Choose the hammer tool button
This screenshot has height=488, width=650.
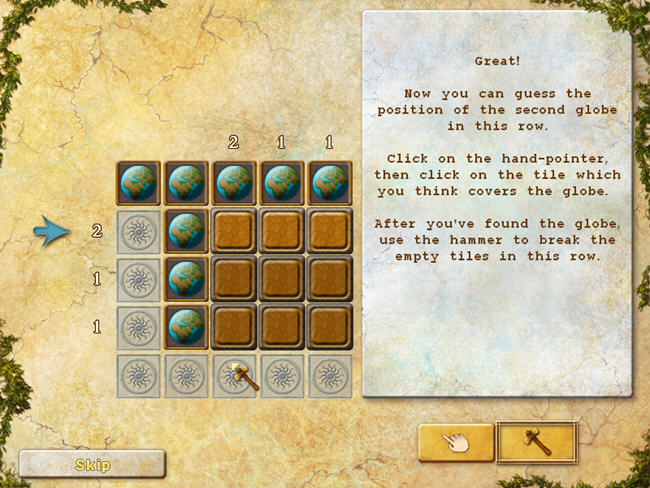click(x=536, y=442)
